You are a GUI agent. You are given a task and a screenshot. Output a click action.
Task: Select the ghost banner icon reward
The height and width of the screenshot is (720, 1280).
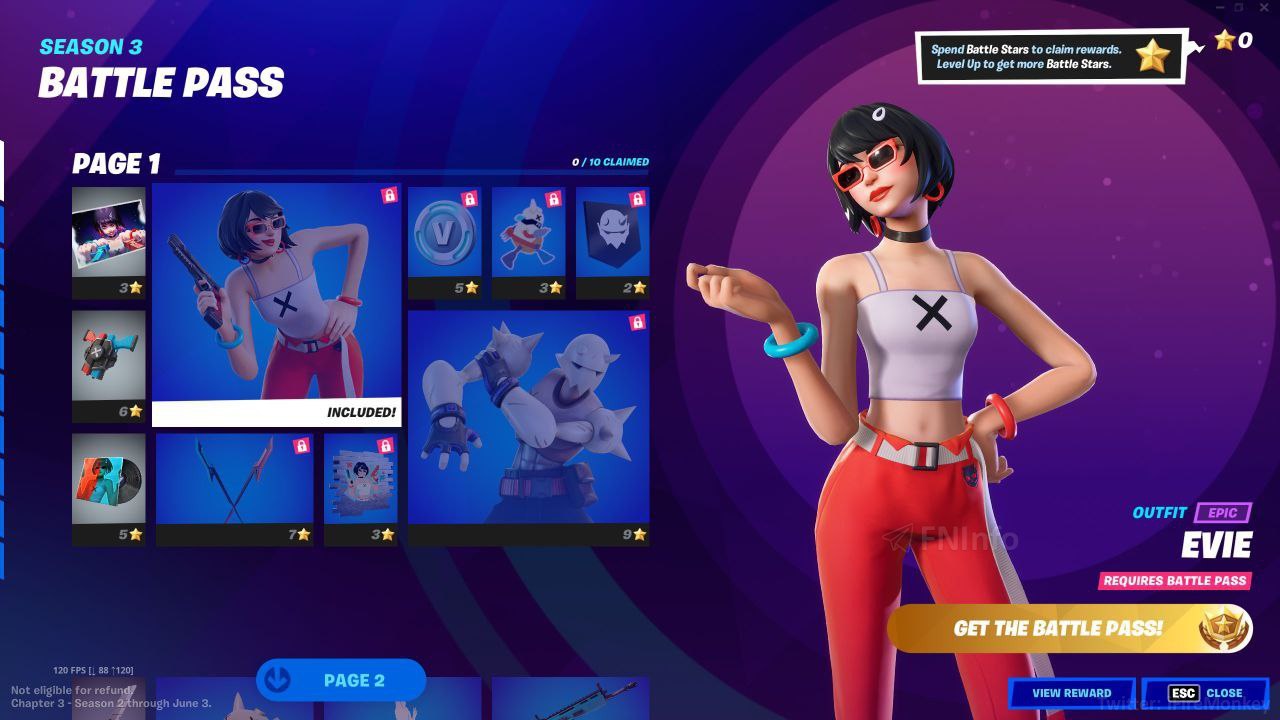[x=612, y=242]
